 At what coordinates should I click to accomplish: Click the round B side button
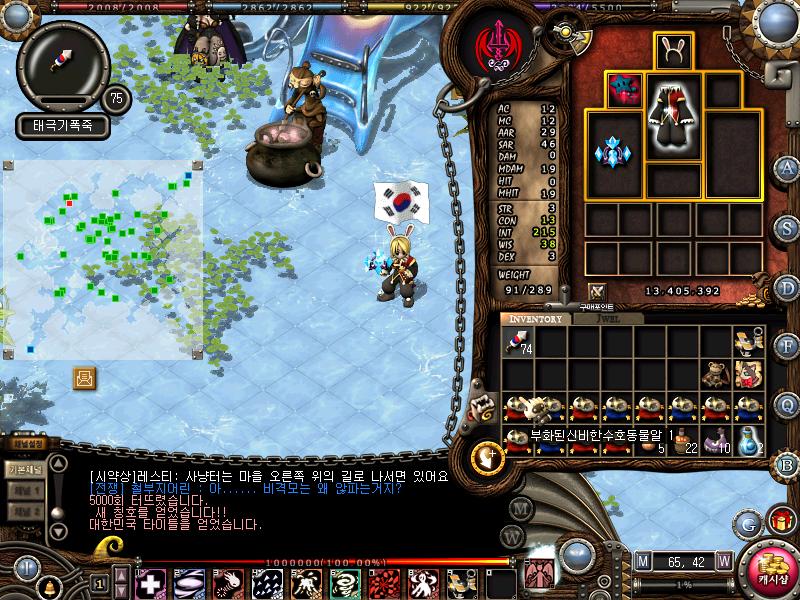pyautogui.click(x=787, y=464)
